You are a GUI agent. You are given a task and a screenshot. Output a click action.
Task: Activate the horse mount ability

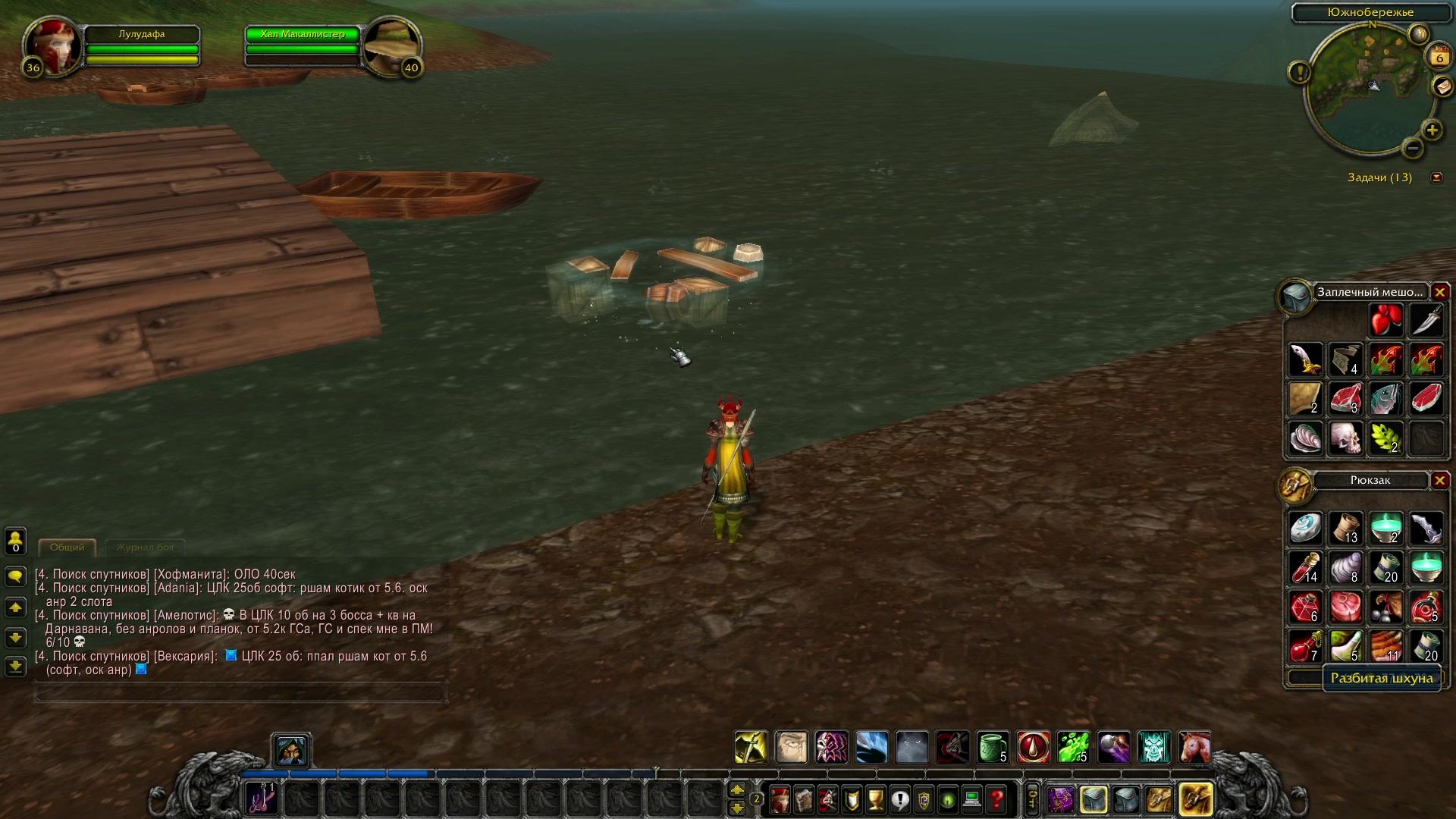pos(1194,748)
